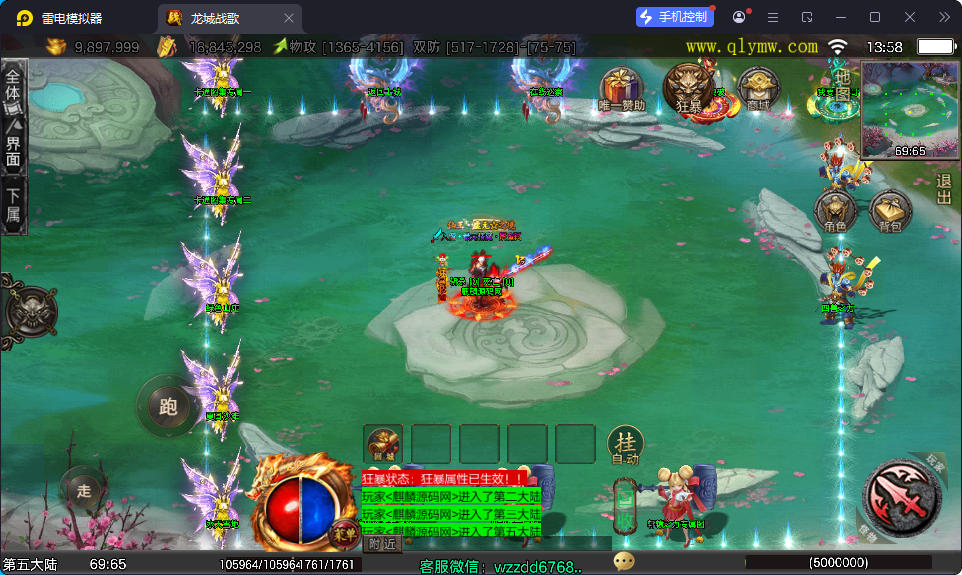962x575 pixels.
Task: Click the minimap in the corner
Action: [909, 109]
